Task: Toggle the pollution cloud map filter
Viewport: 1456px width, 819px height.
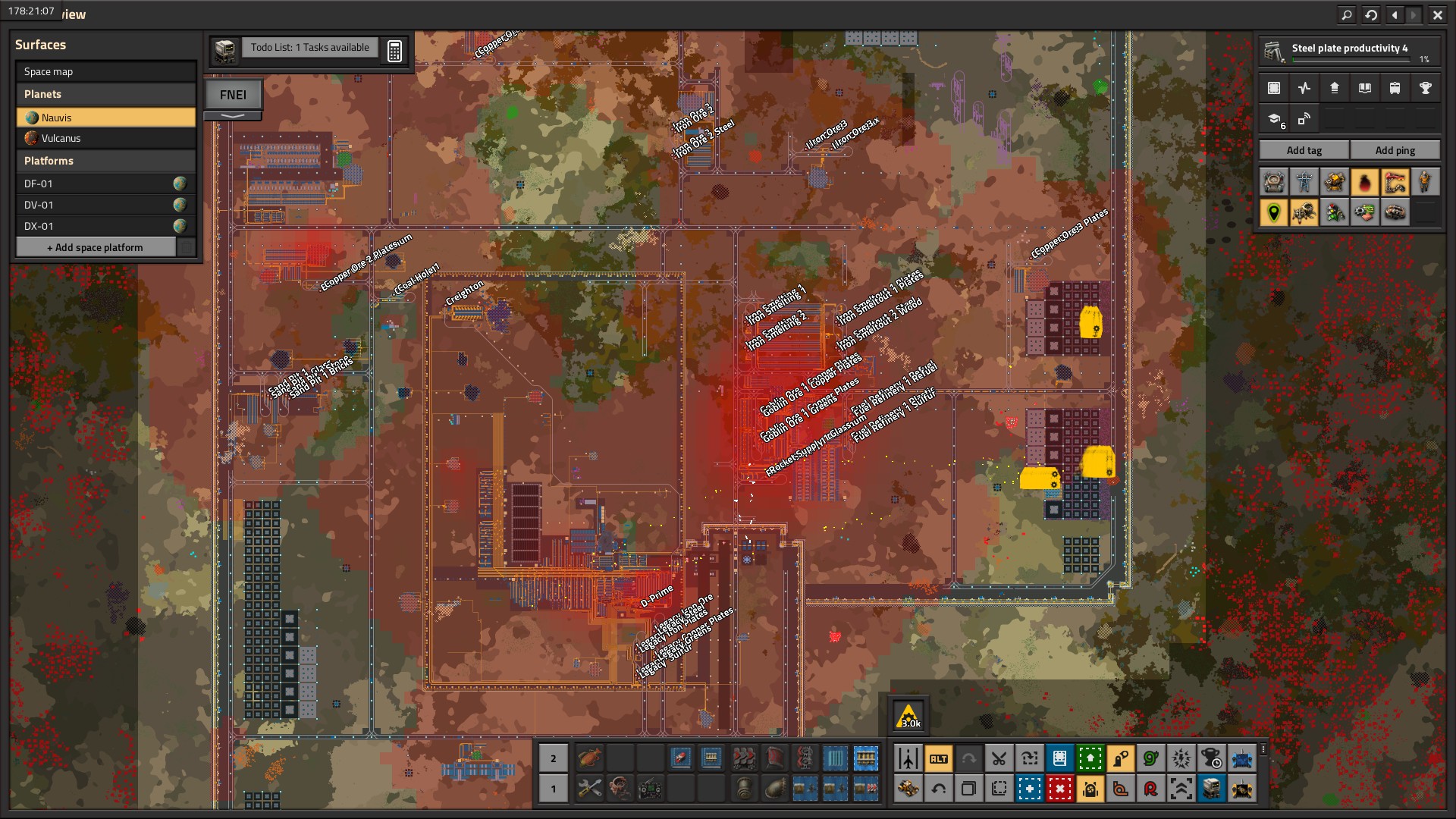Action: [x=1364, y=183]
